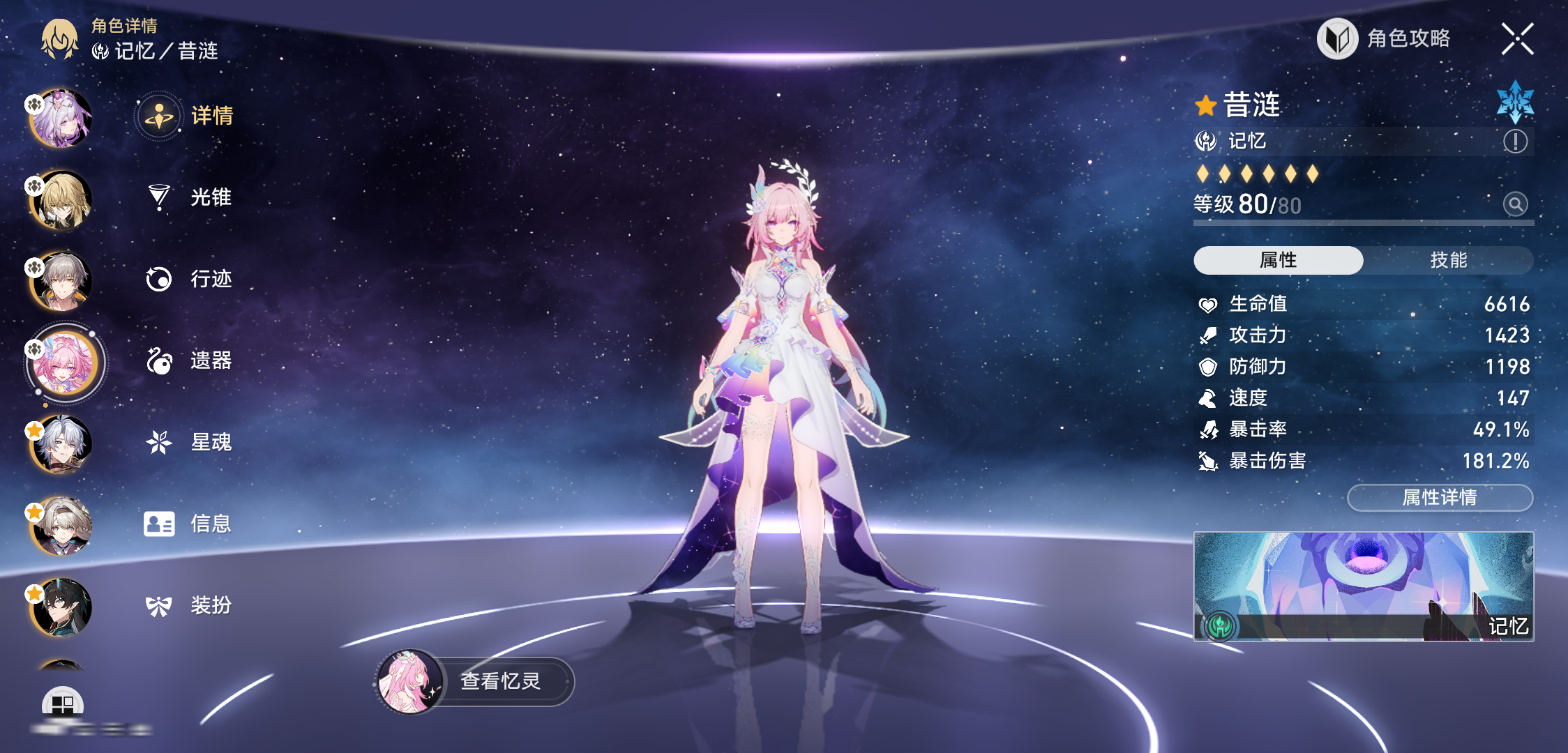Viewport: 1568px width, 753px height.
Task: Go to the 行迹 traces menu
Action: coord(187,279)
